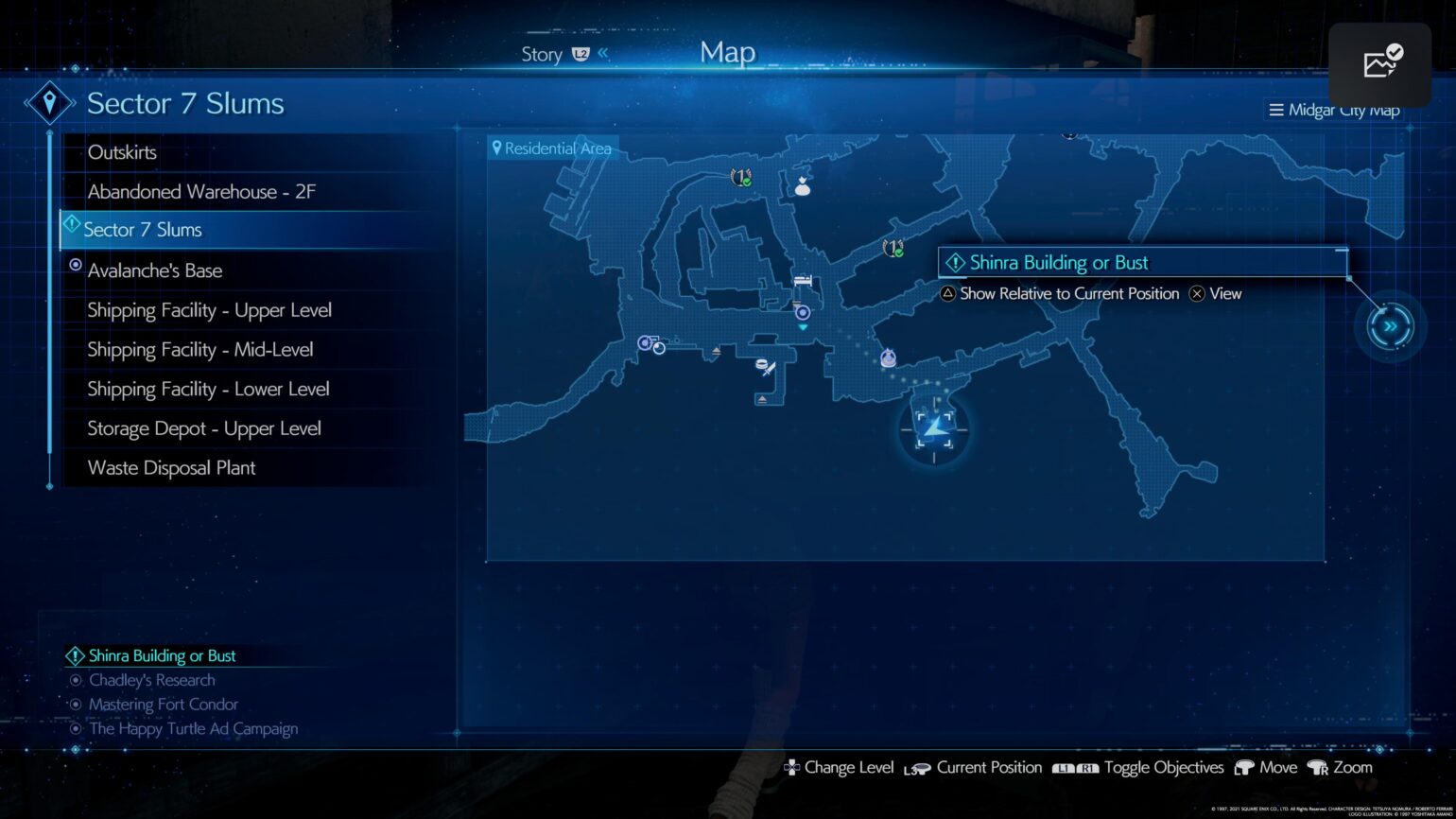Image resolution: width=1456 pixels, height=819 pixels.
Task: Select Storage Depot - Upper Level
Action: coord(204,428)
